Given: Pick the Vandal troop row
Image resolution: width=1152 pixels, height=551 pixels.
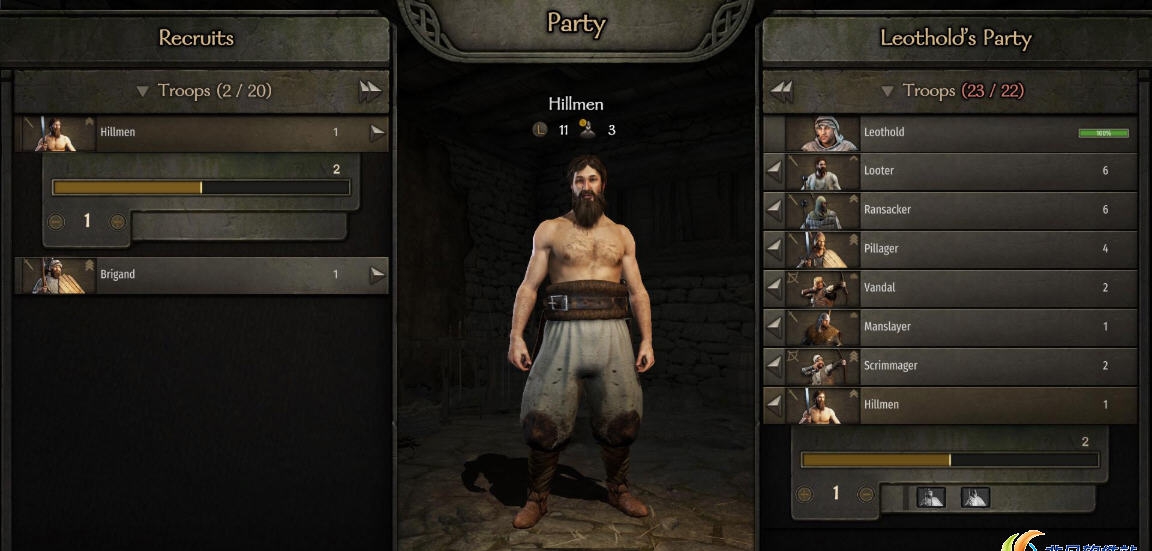Looking at the screenshot, I should 960,288.
